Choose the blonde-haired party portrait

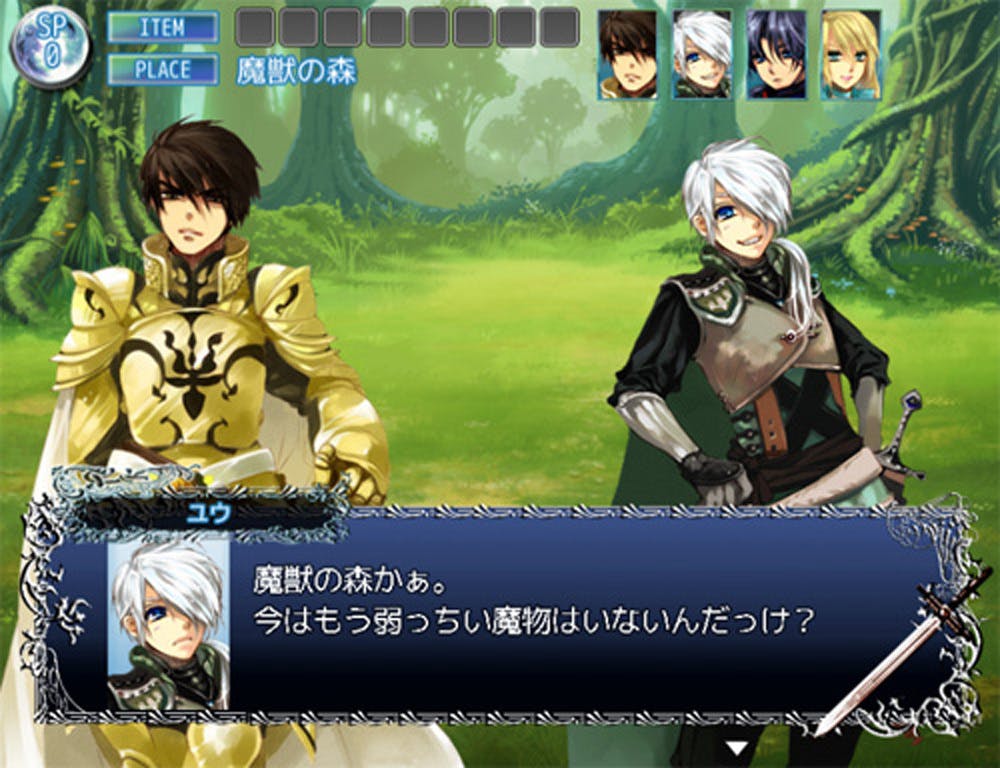point(851,54)
